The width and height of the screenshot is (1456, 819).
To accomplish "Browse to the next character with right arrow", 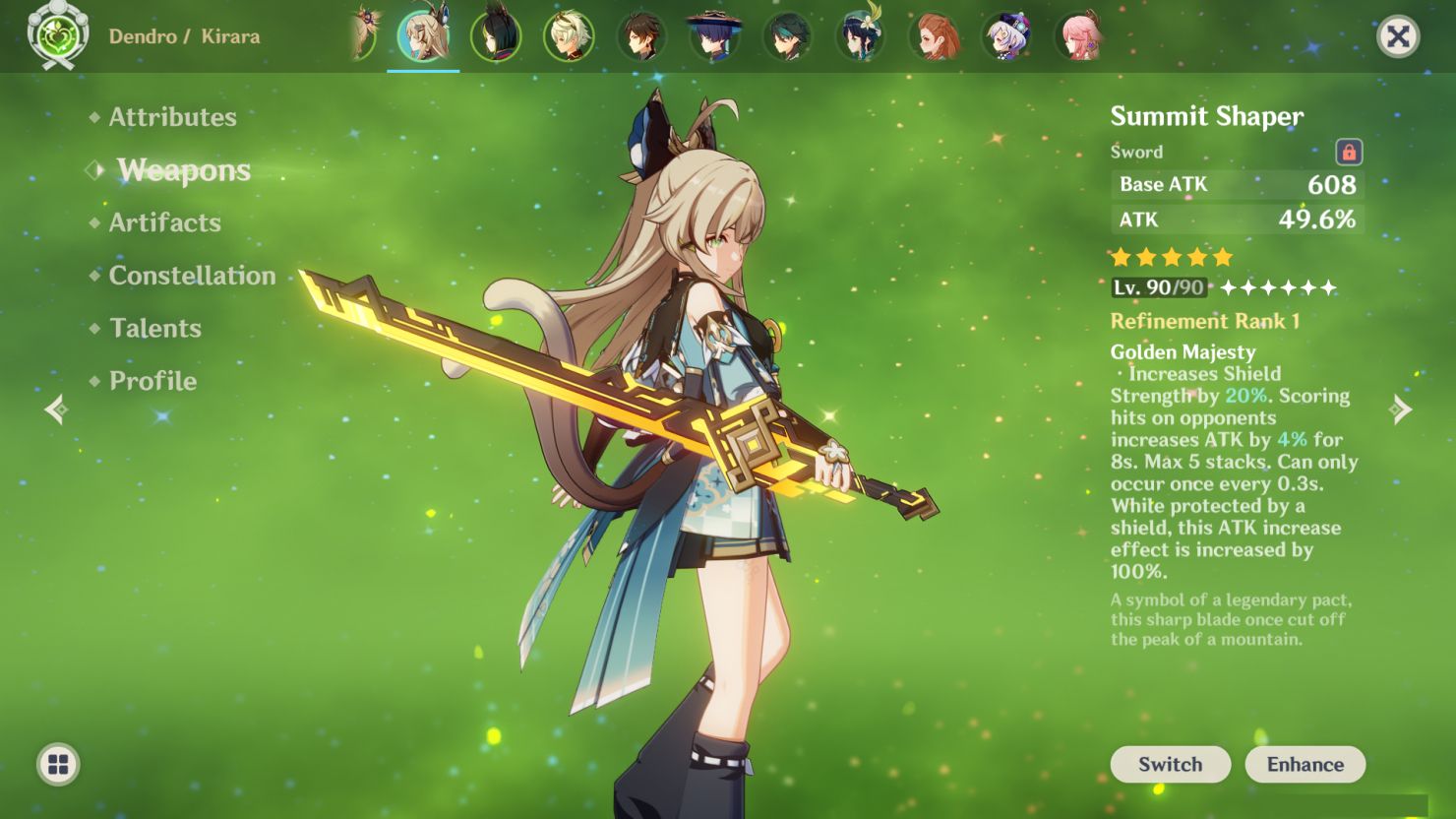I will pyautogui.click(x=1401, y=409).
